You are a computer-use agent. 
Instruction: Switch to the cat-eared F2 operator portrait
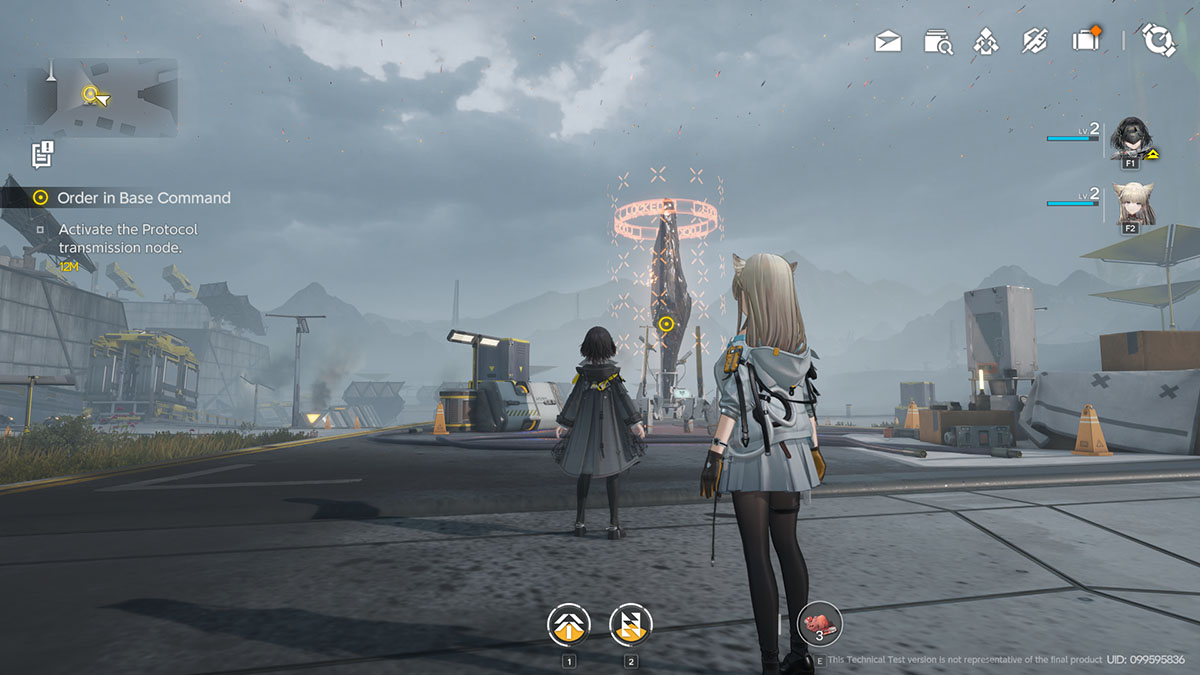(x=1130, y=203)
